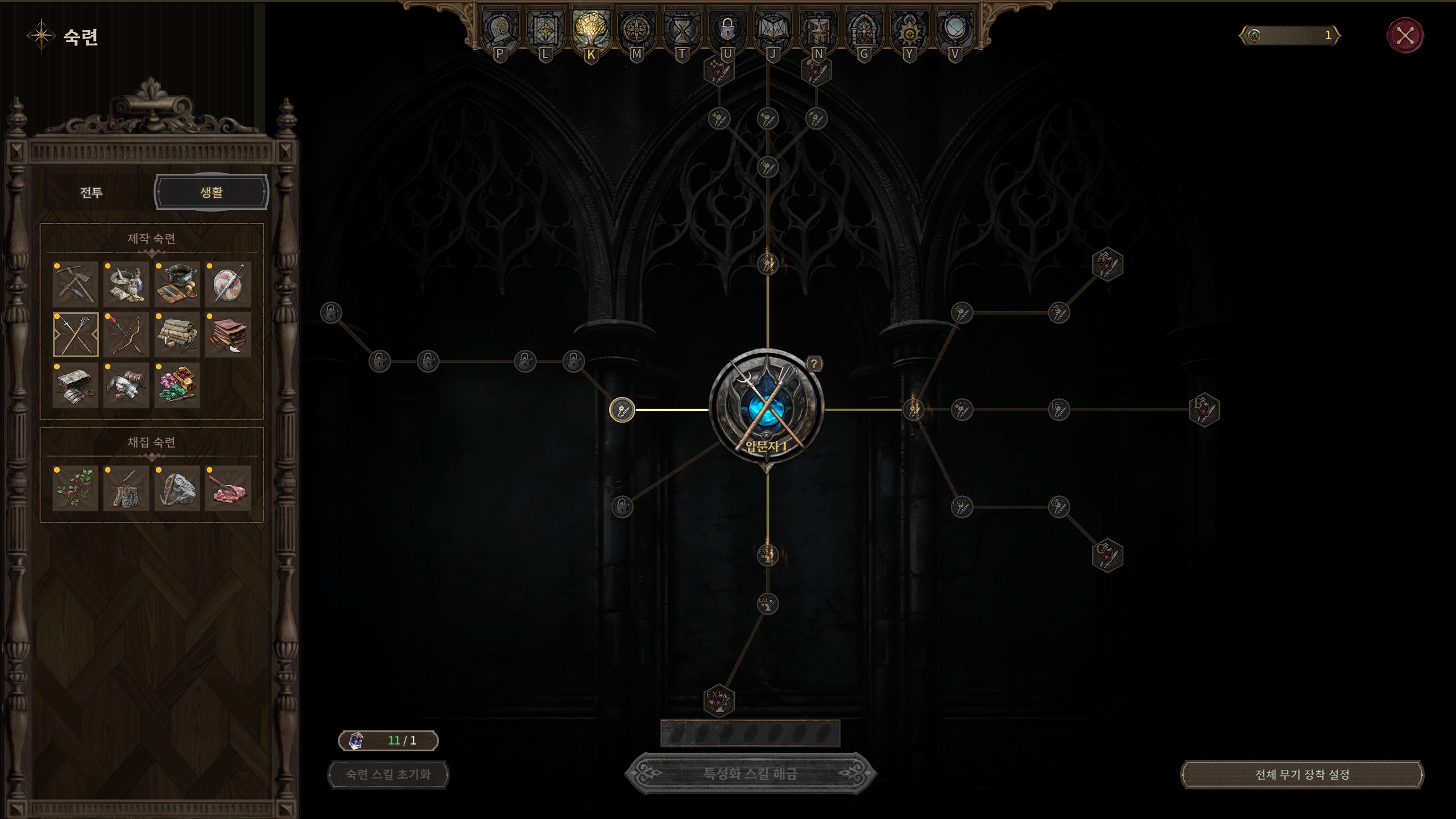Select the tree stump logging proficiency

126,488
